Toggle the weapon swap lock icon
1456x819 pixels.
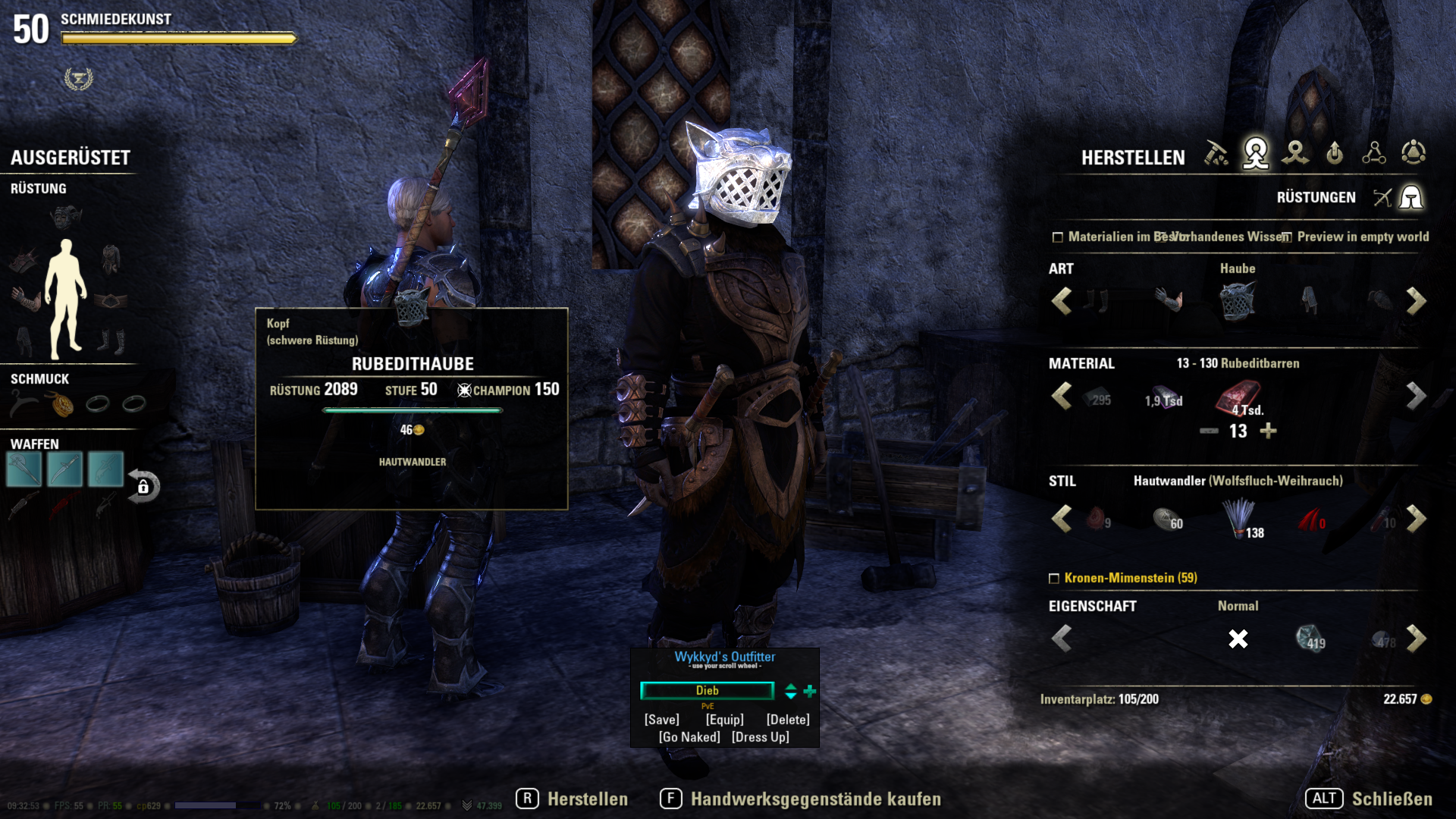tap(143, 486)
